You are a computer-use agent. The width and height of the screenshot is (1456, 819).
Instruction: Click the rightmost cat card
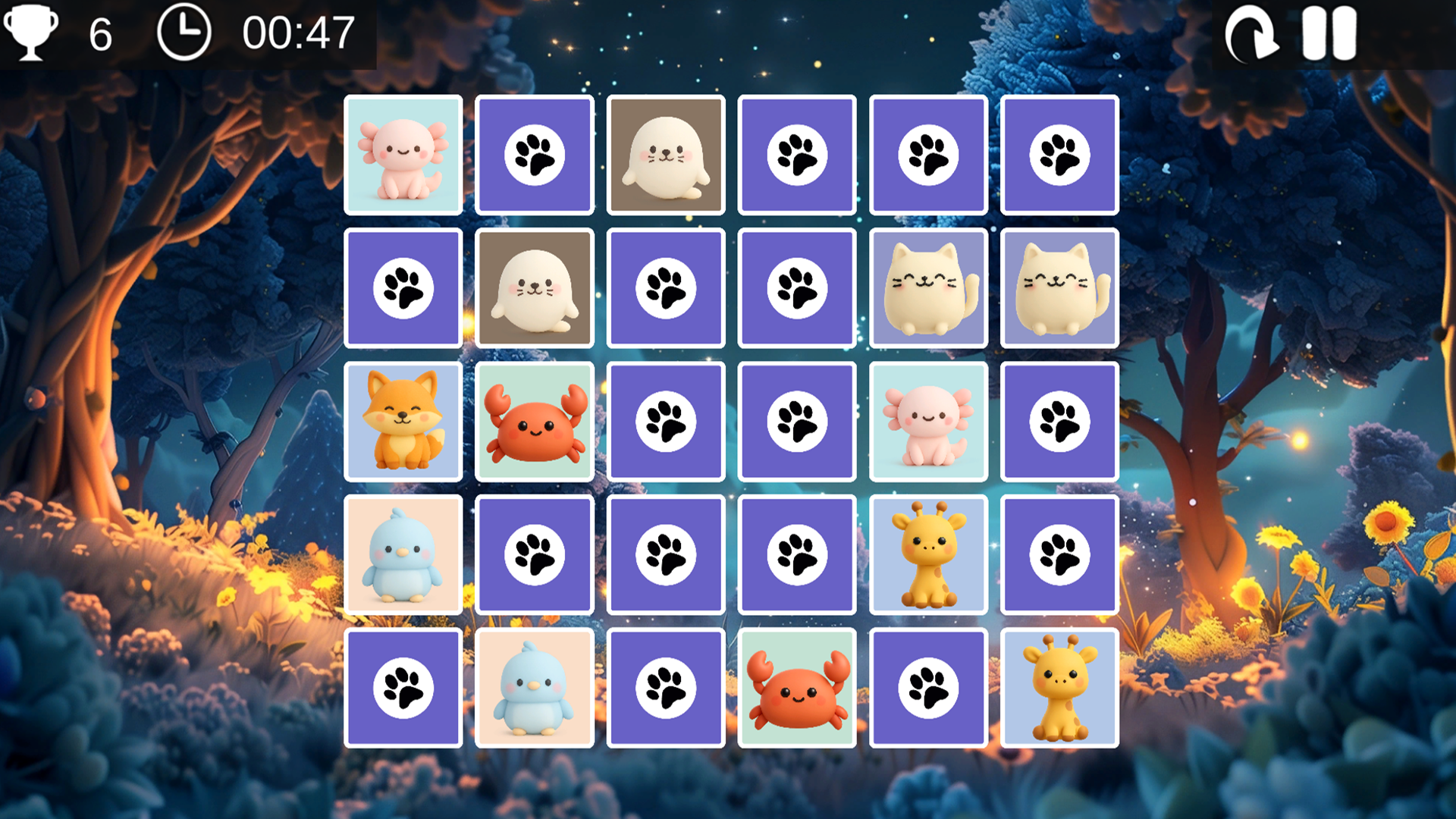[1059, 288]
